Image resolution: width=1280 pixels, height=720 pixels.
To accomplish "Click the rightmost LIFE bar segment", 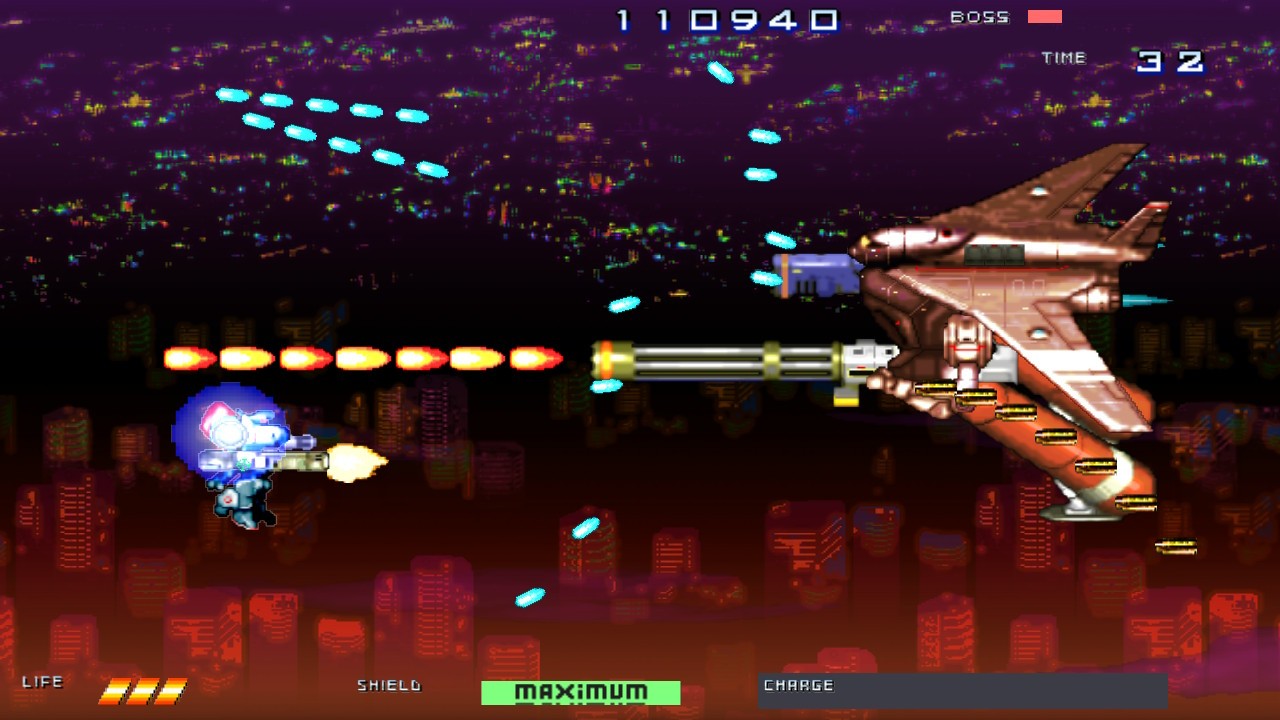I will 175,688.
